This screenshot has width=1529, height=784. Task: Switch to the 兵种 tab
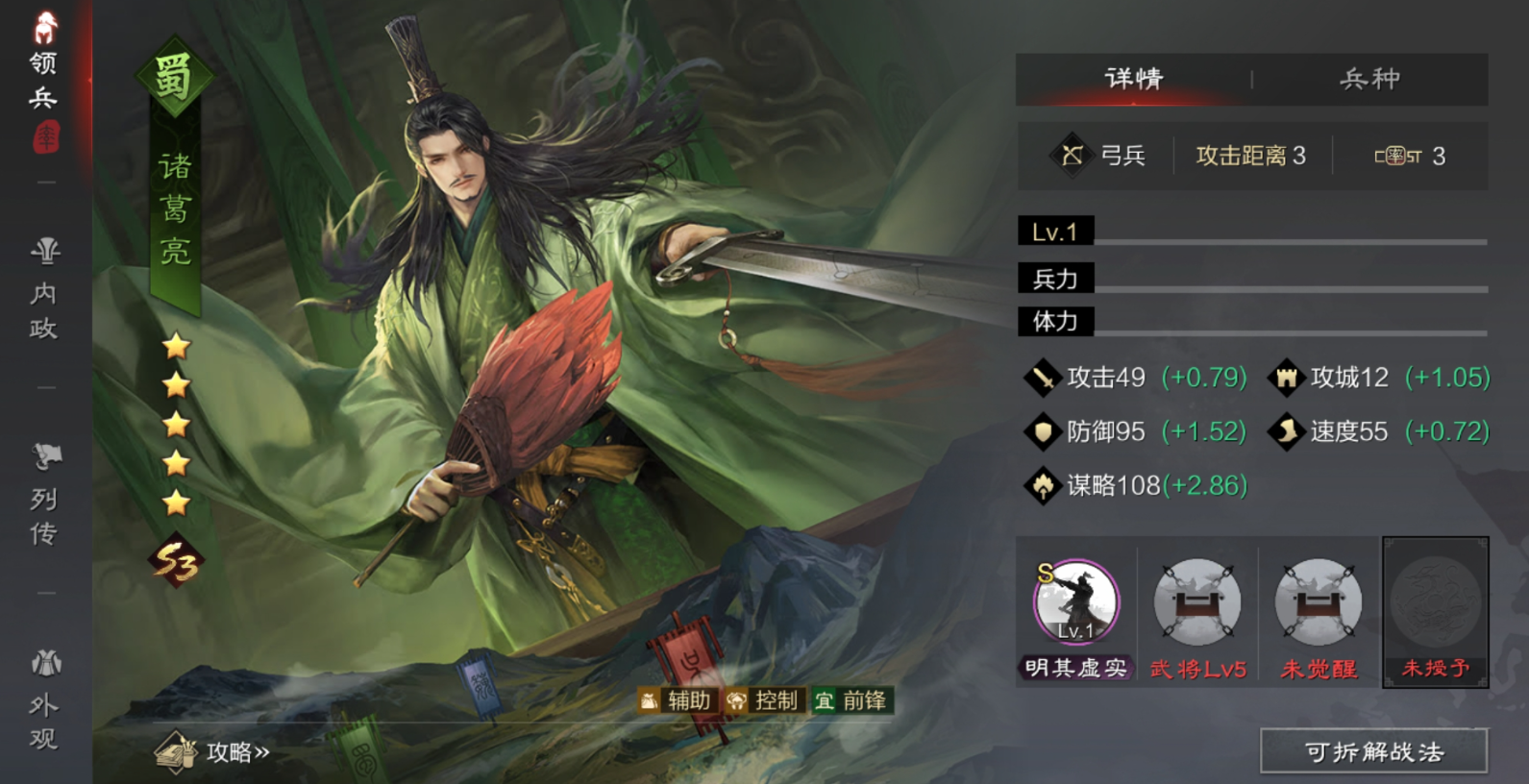pos(1369,79)
